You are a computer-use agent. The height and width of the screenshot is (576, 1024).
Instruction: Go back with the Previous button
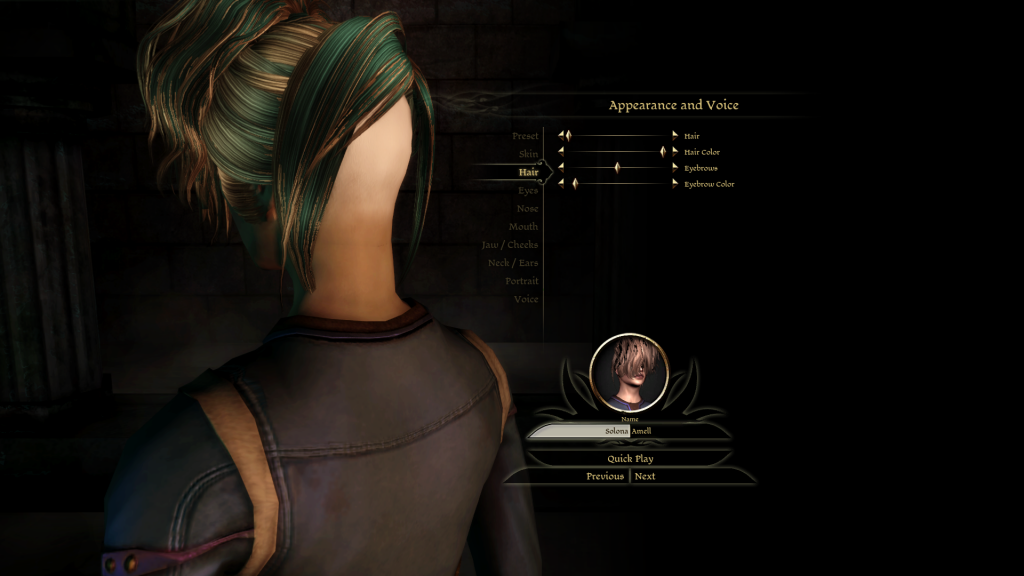coord(605,476)
